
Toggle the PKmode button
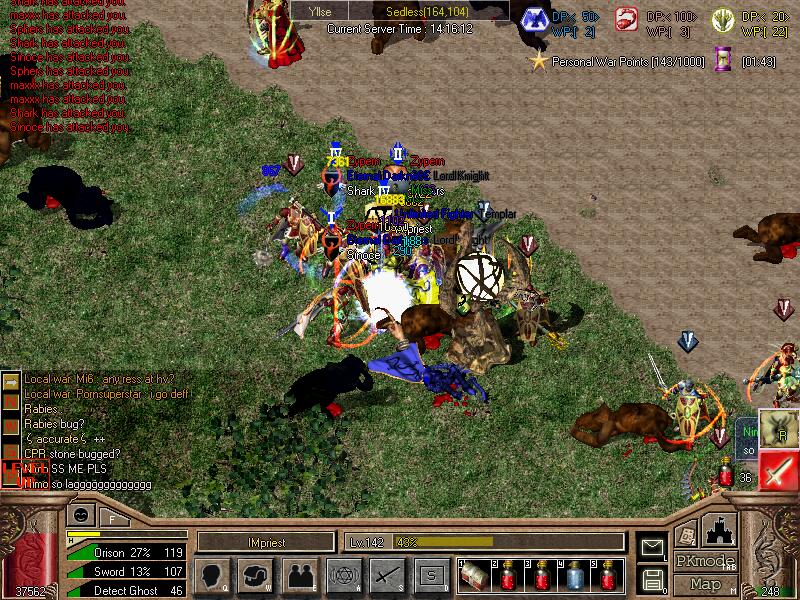point(705,561)
